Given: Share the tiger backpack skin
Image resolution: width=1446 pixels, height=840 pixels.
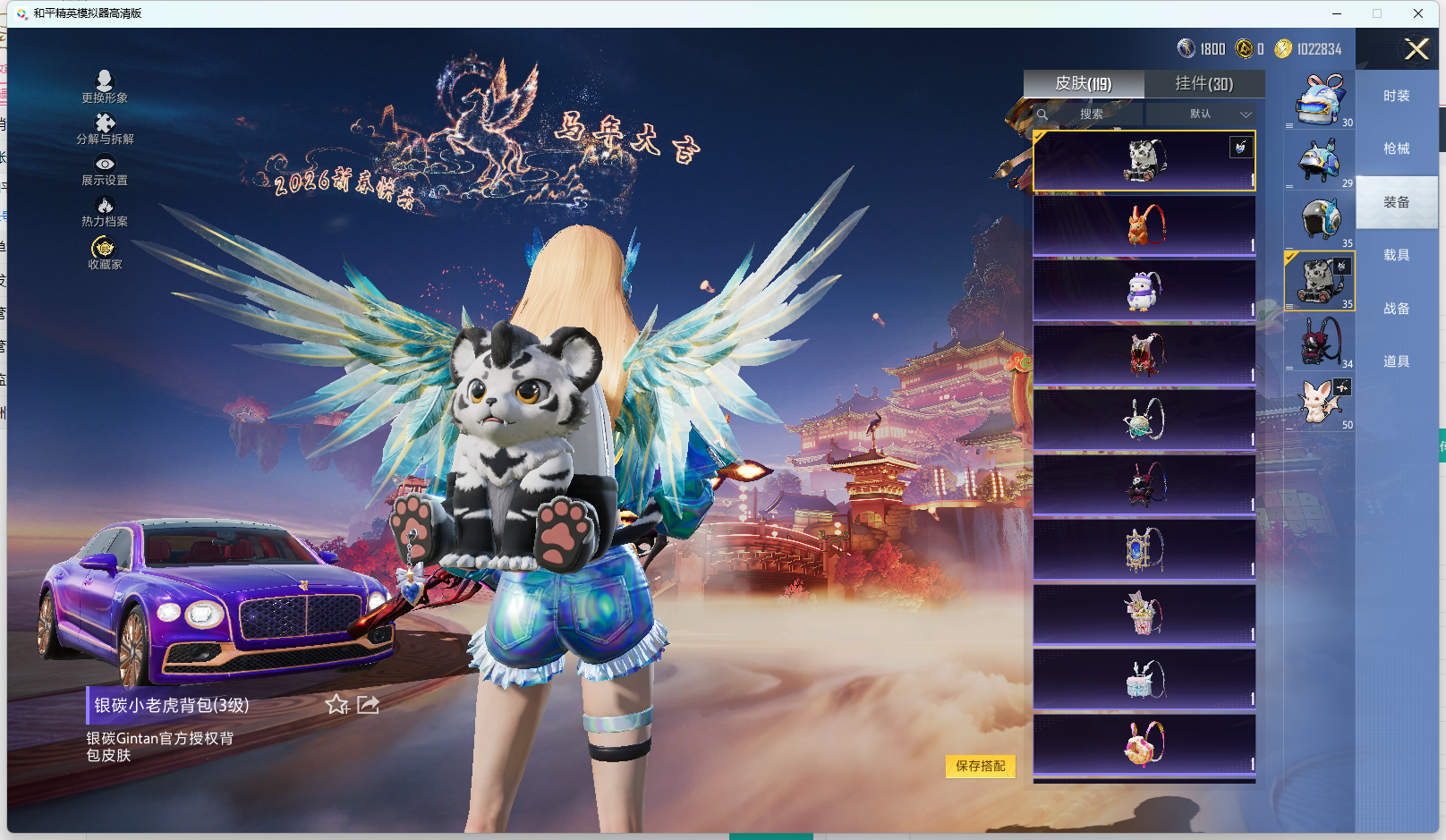Looking at the screenshot, I should point(368,705).
